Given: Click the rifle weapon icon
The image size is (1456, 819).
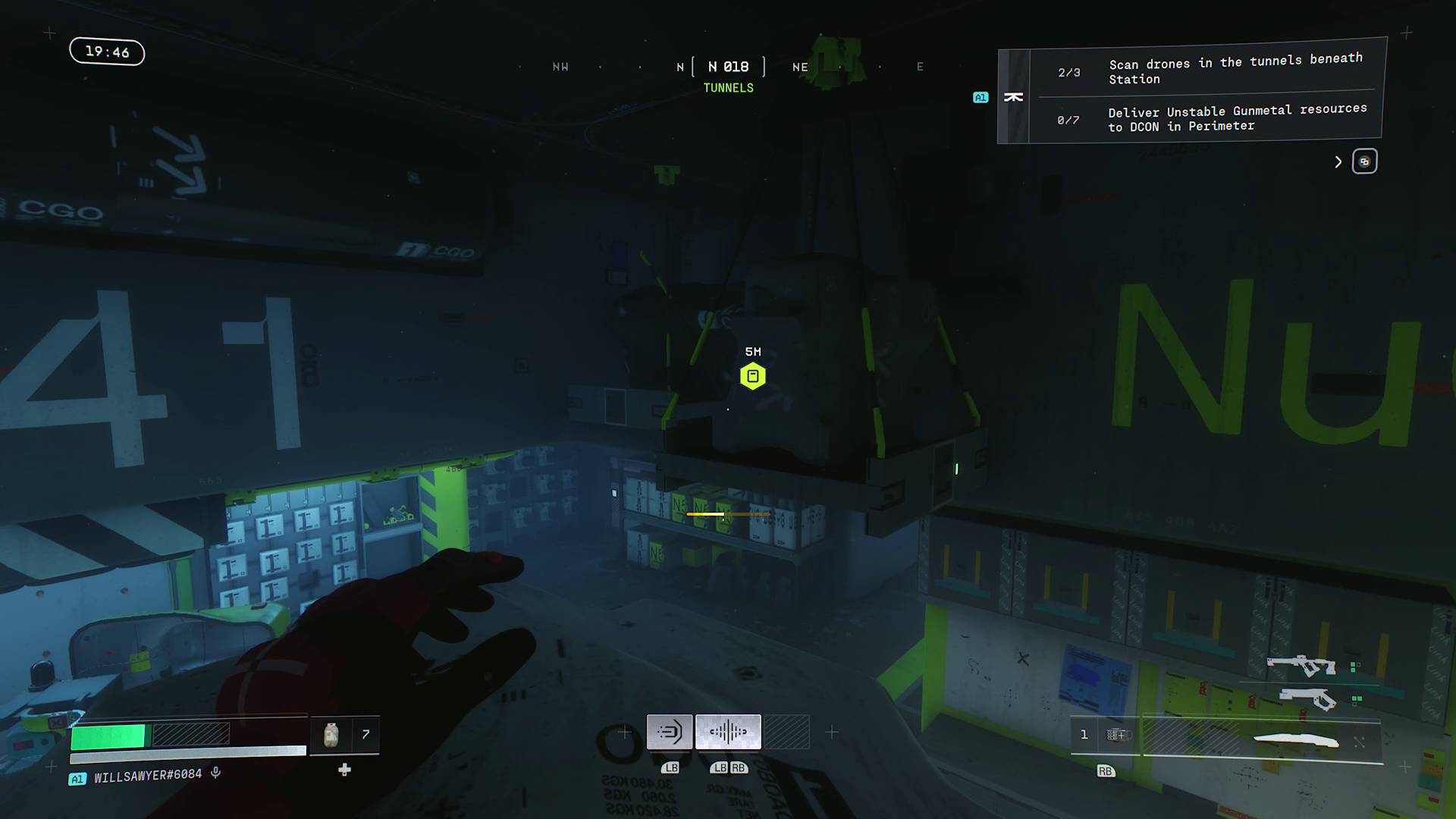Looking at the screenshot, I should (1302, 665).
